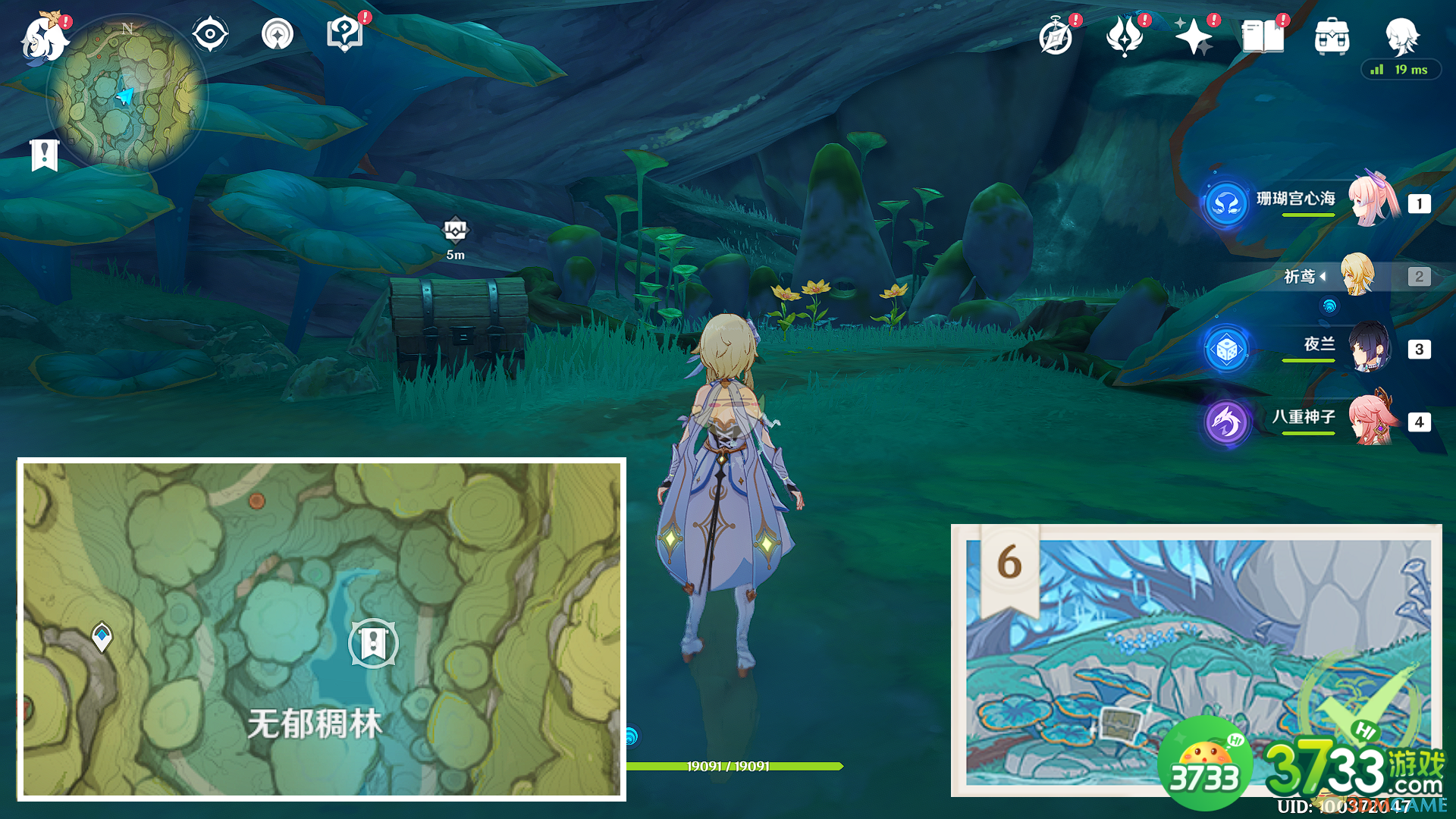This screenshot has width=1456, height=819.
Task: Open the backpack inventory
Action: pyautogui.click(x=1332, y=36)
